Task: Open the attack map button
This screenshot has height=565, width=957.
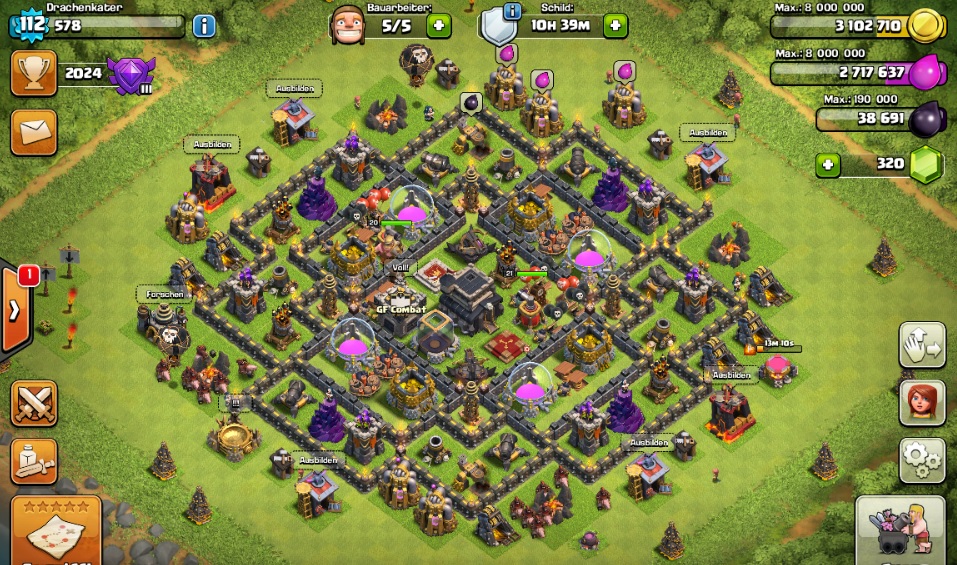Action: point(56,530)
